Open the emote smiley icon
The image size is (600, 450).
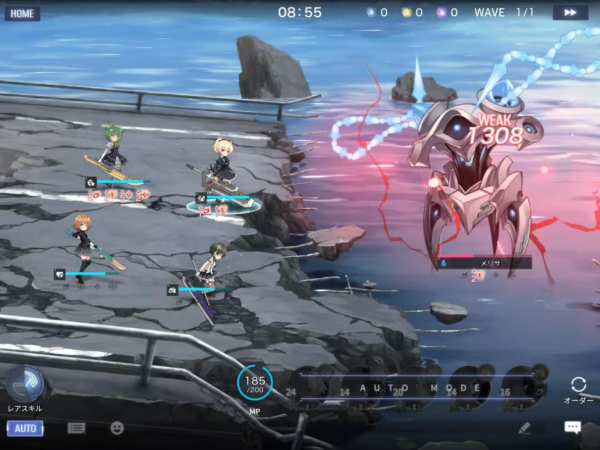117,428
